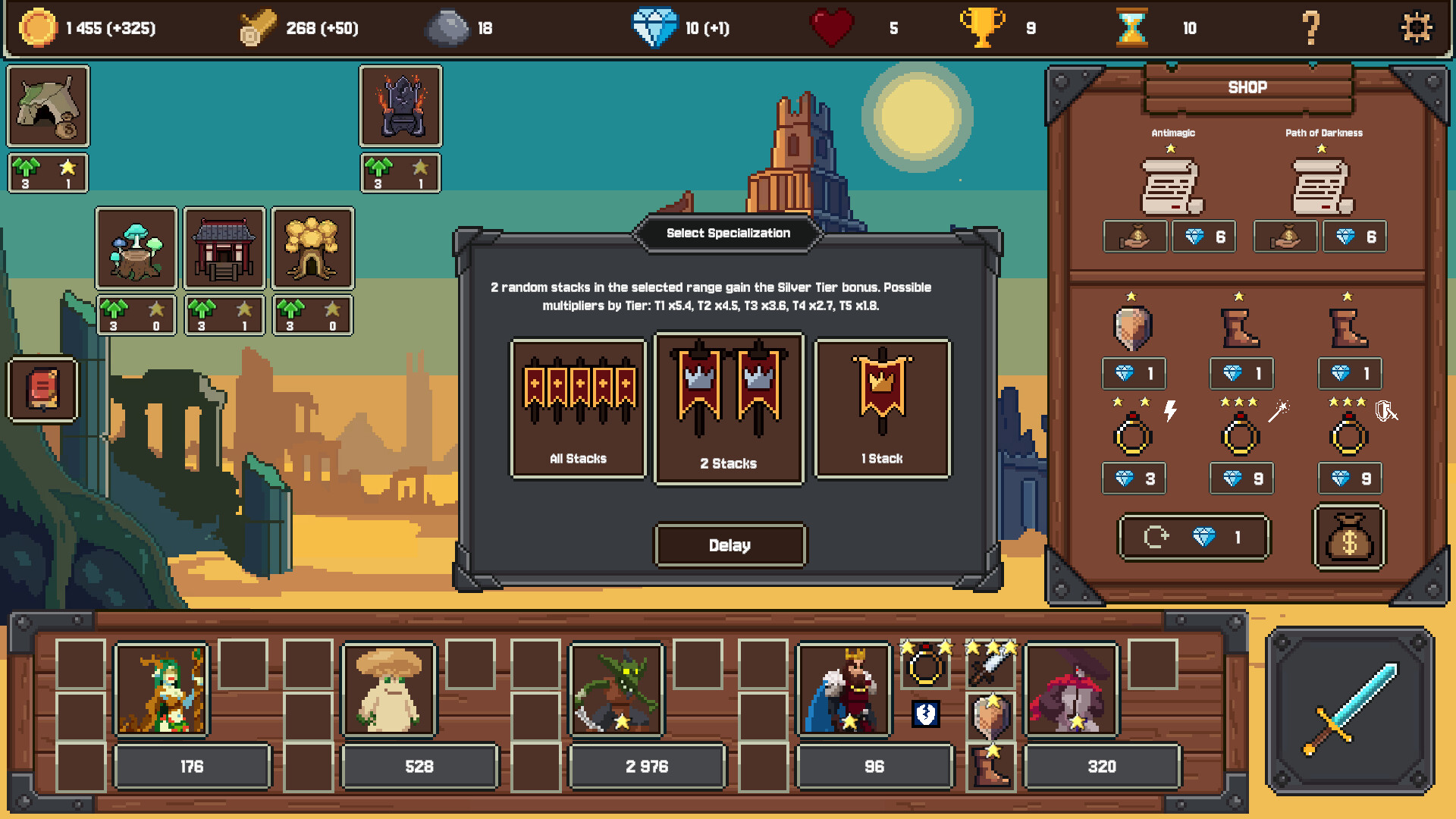Click the money bag in the shop

point(1349,537)
